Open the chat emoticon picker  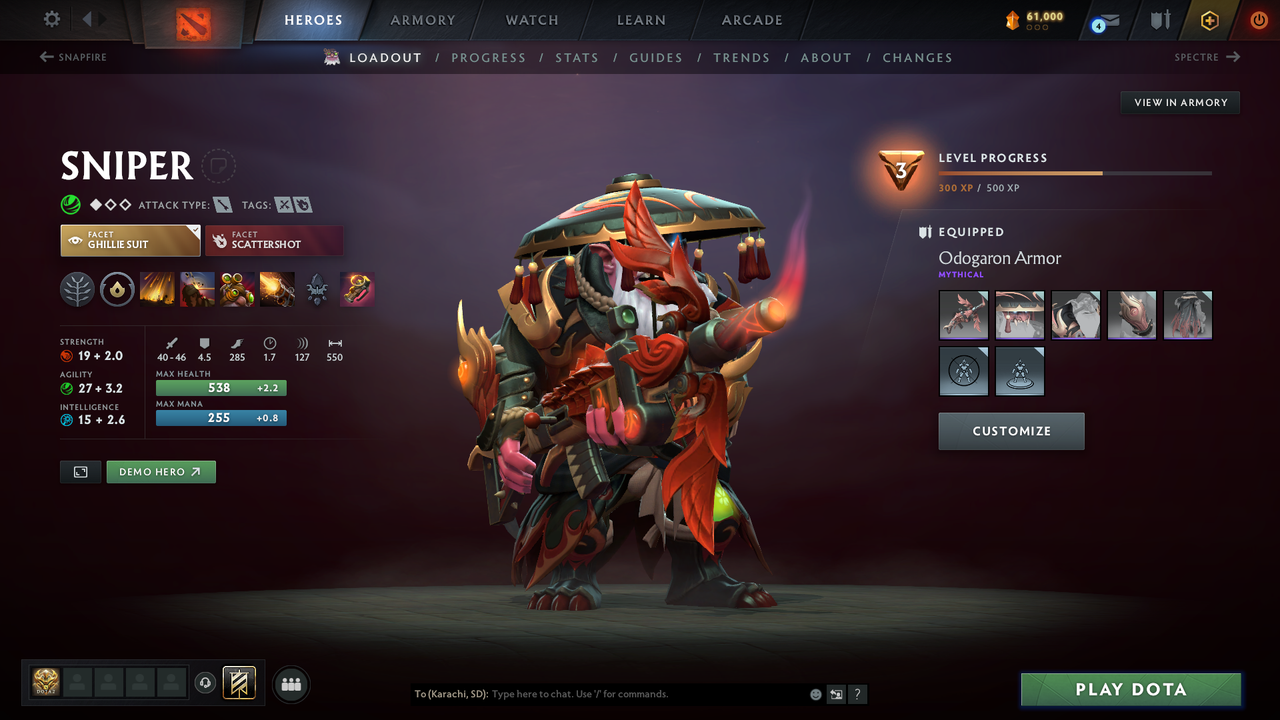pos(815,693)
